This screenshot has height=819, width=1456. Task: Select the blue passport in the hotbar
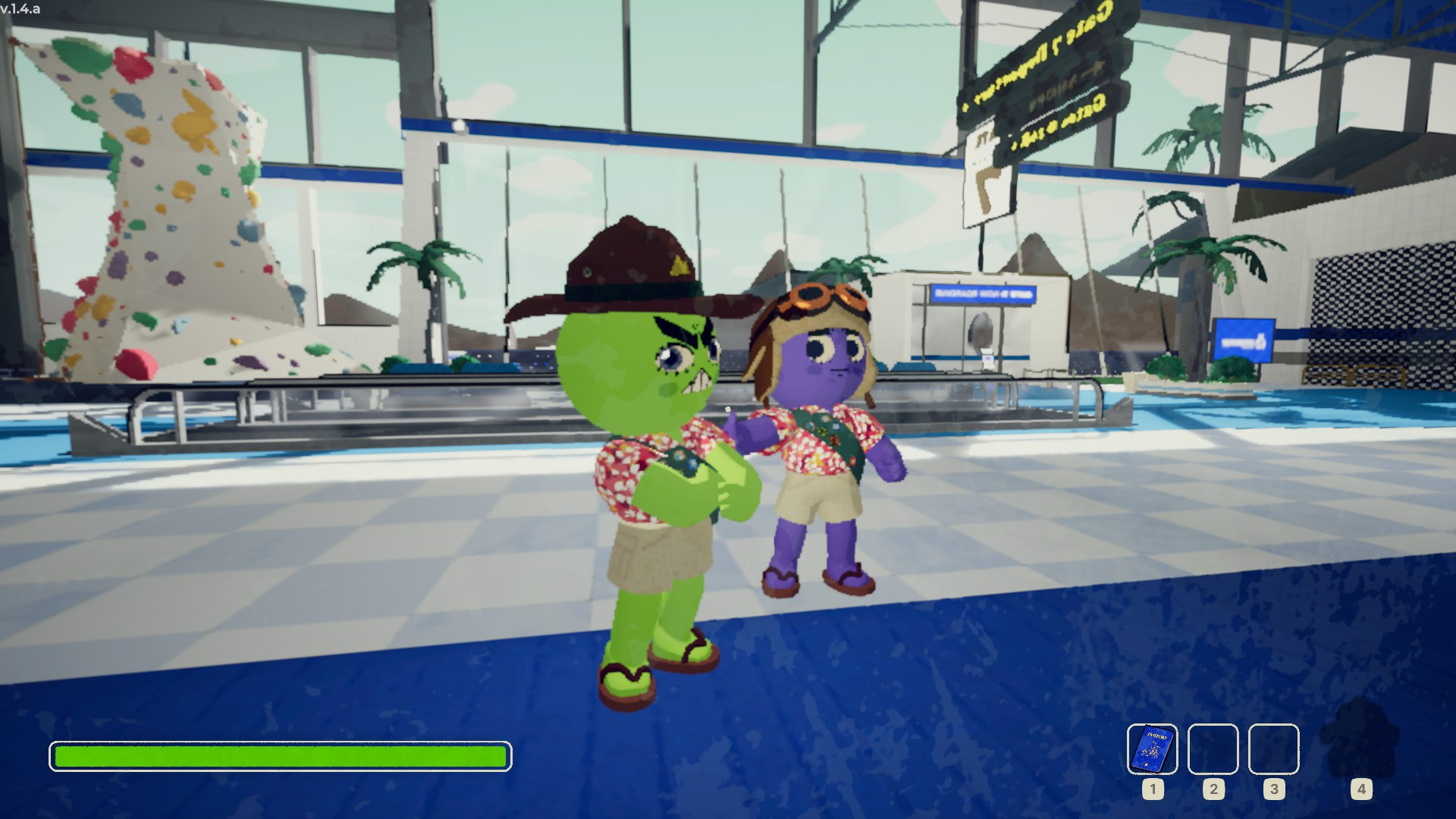pos(1152,748)
